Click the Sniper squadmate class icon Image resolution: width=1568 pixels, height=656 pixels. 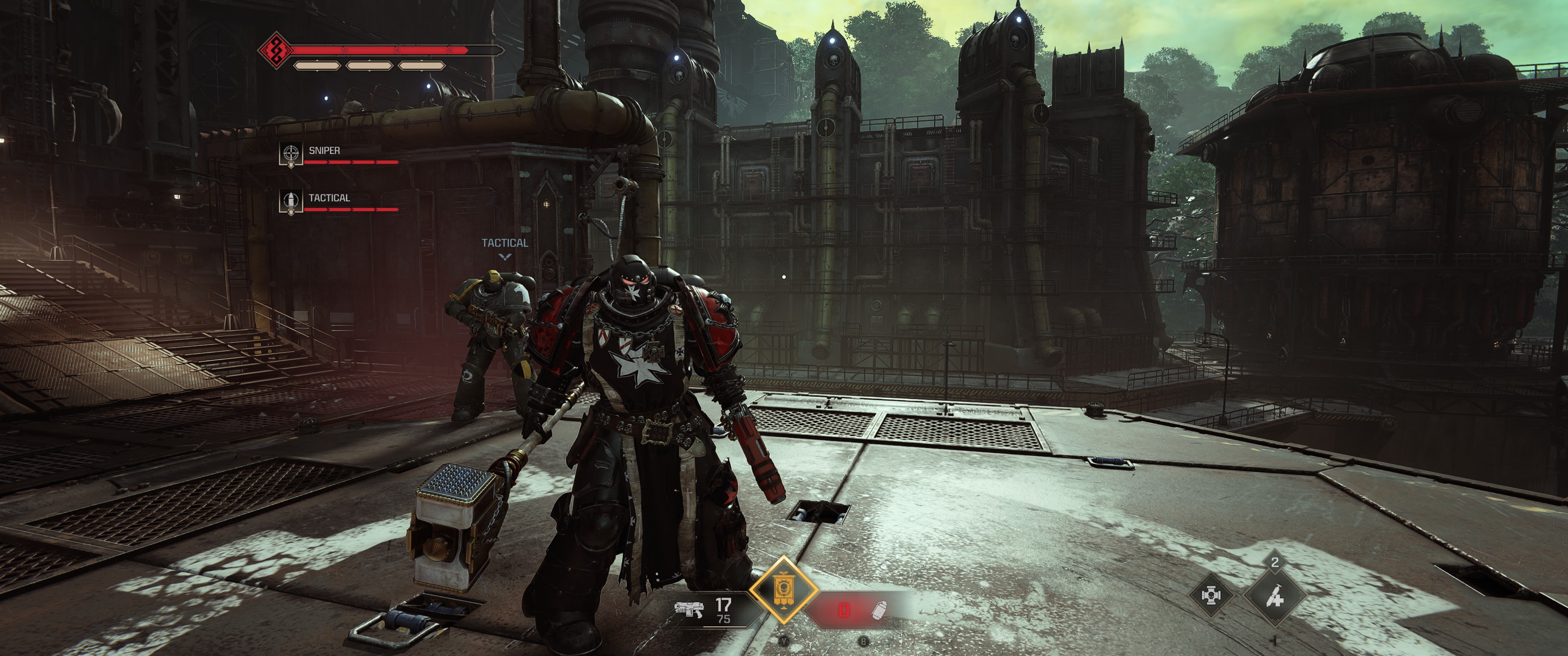click(x=291, y=153)
